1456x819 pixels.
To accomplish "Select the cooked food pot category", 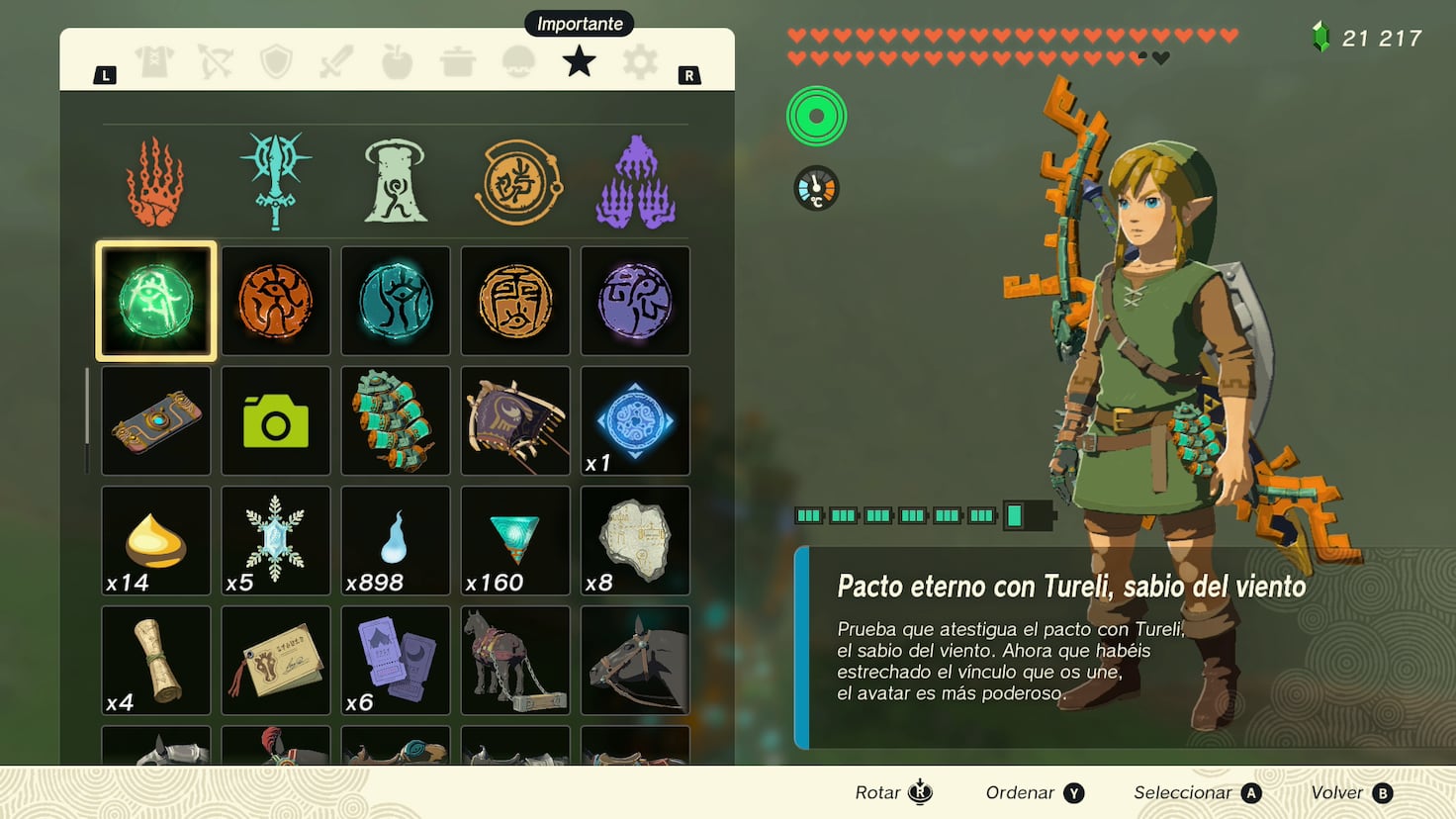I will (457, 61).
